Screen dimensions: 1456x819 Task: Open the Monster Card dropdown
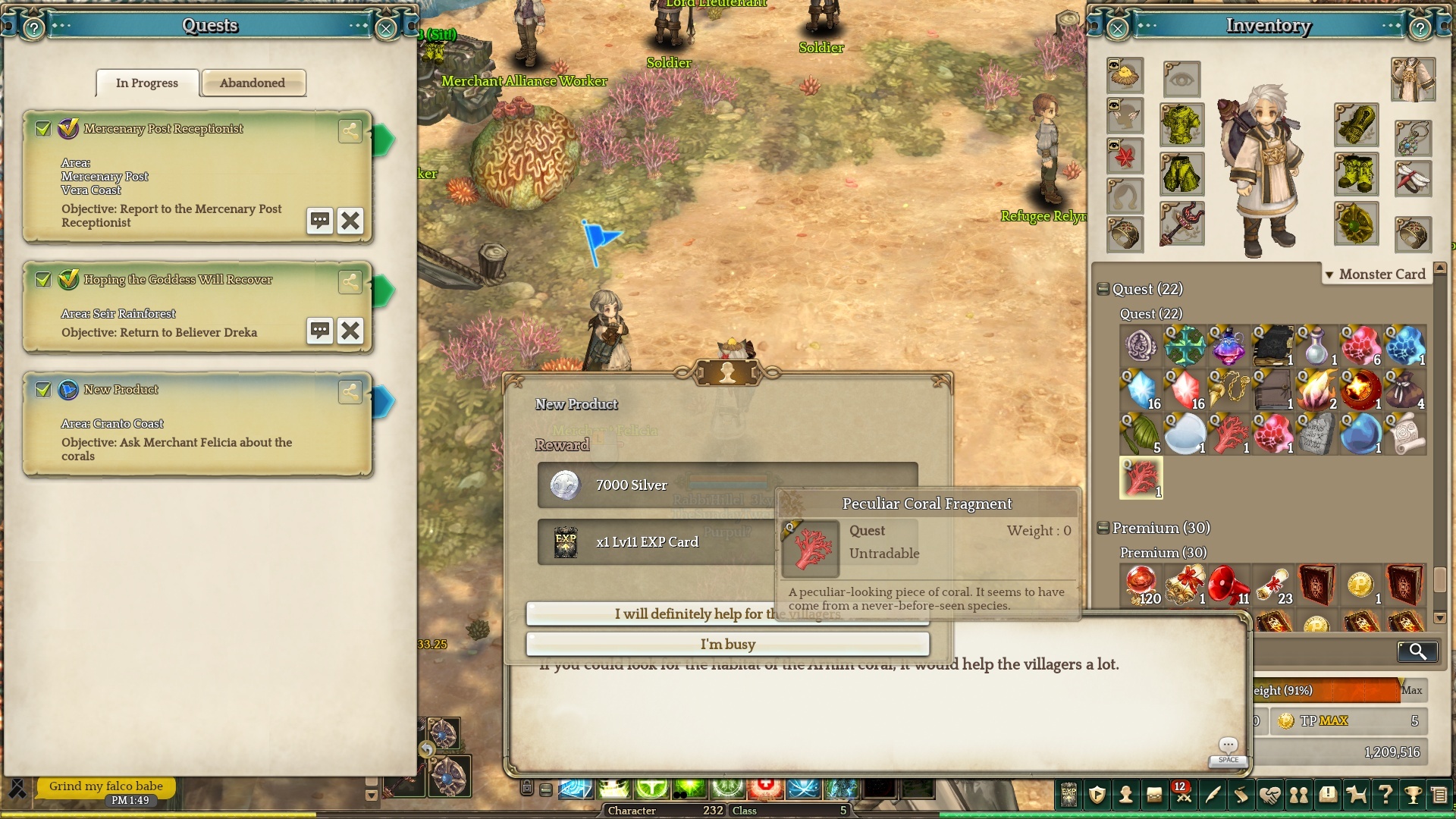point(1376,274)
